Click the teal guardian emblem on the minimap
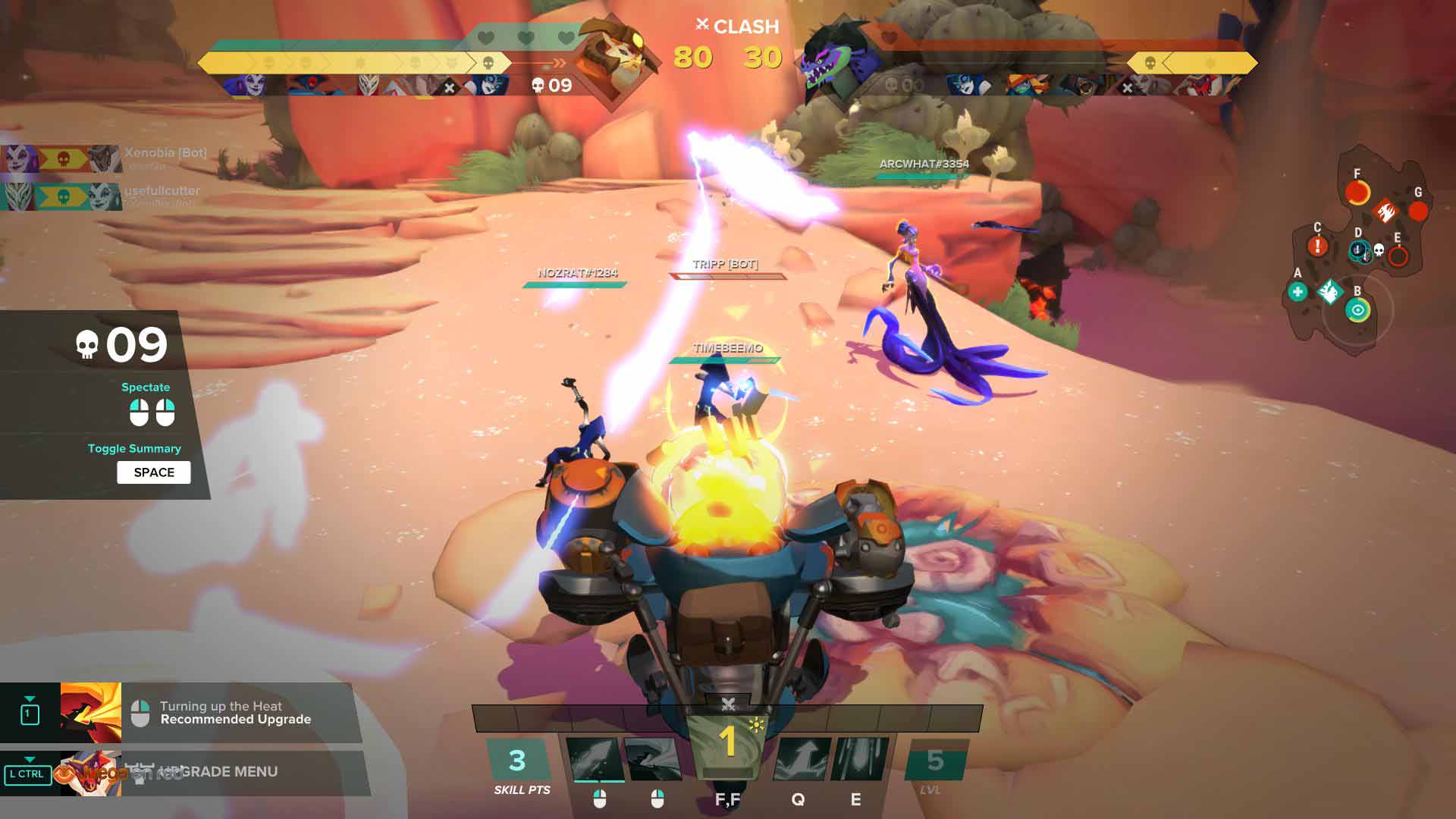 pos(1329,291)
